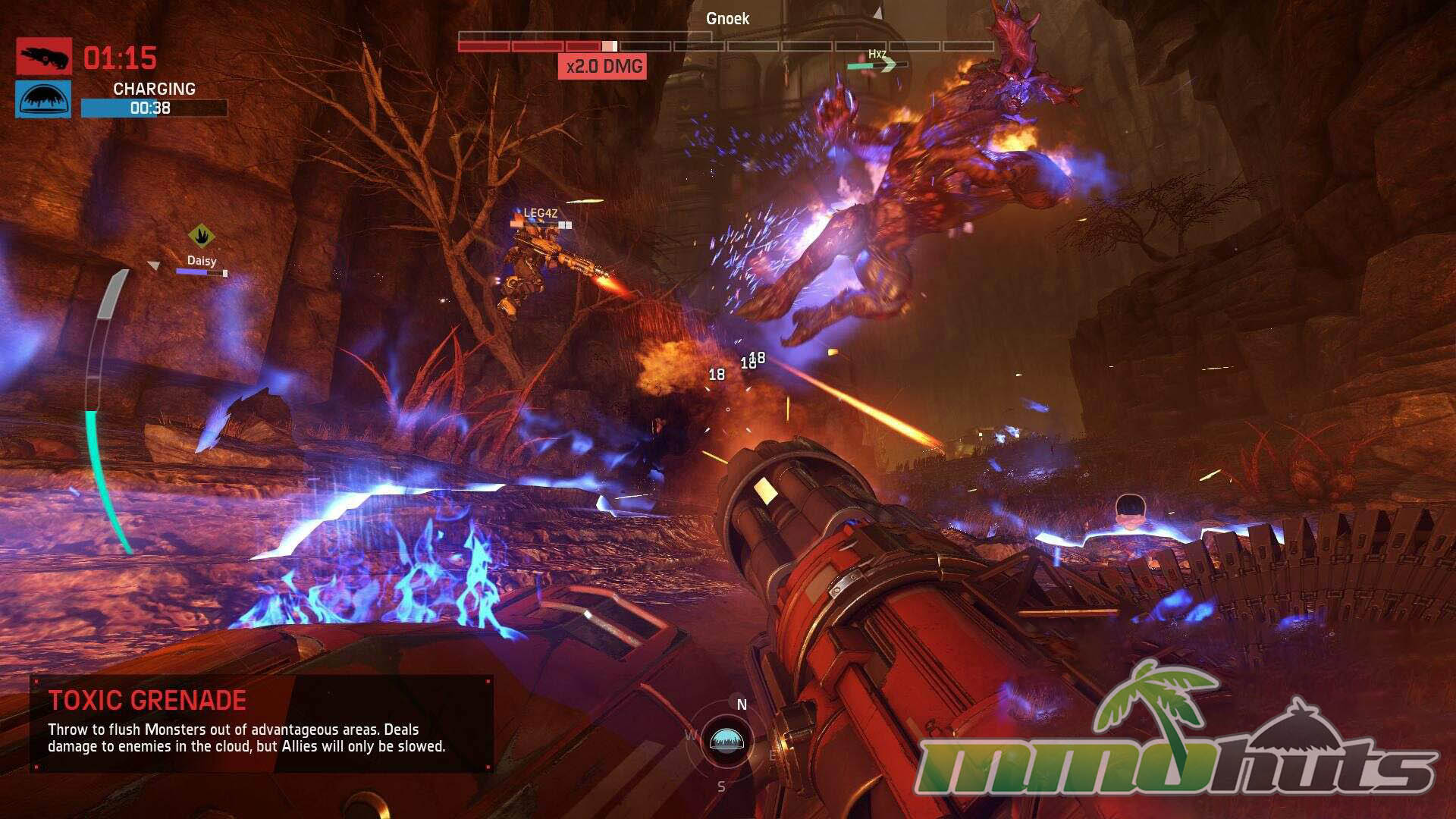The height and width of the screenshot is (819, 1456).
Task: Open the Toxic Grenade tooltip panel
Action: (x=262, y=724)
